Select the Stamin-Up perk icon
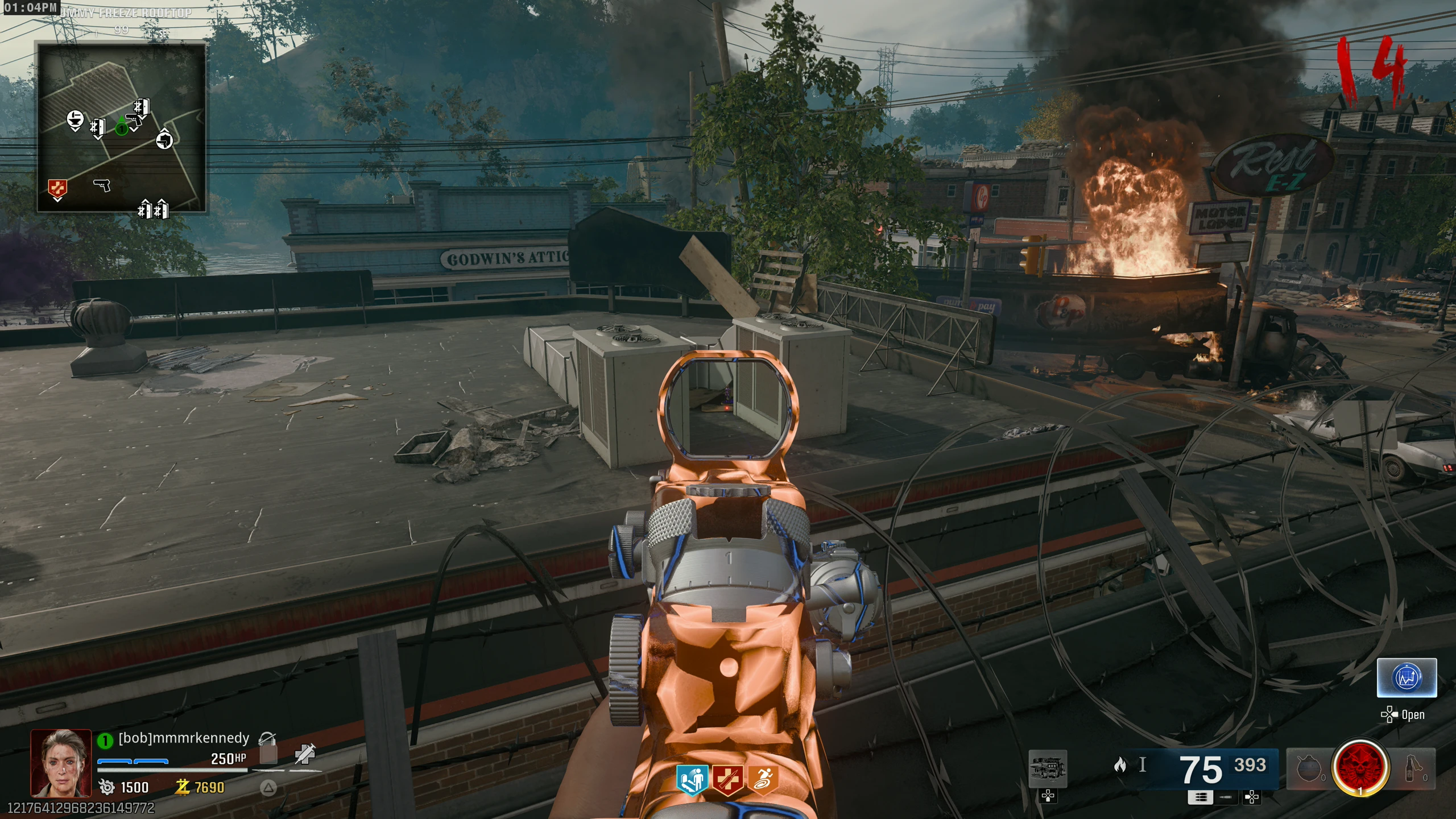Viewport: 1456px width, 819px height. coord(691,779)
